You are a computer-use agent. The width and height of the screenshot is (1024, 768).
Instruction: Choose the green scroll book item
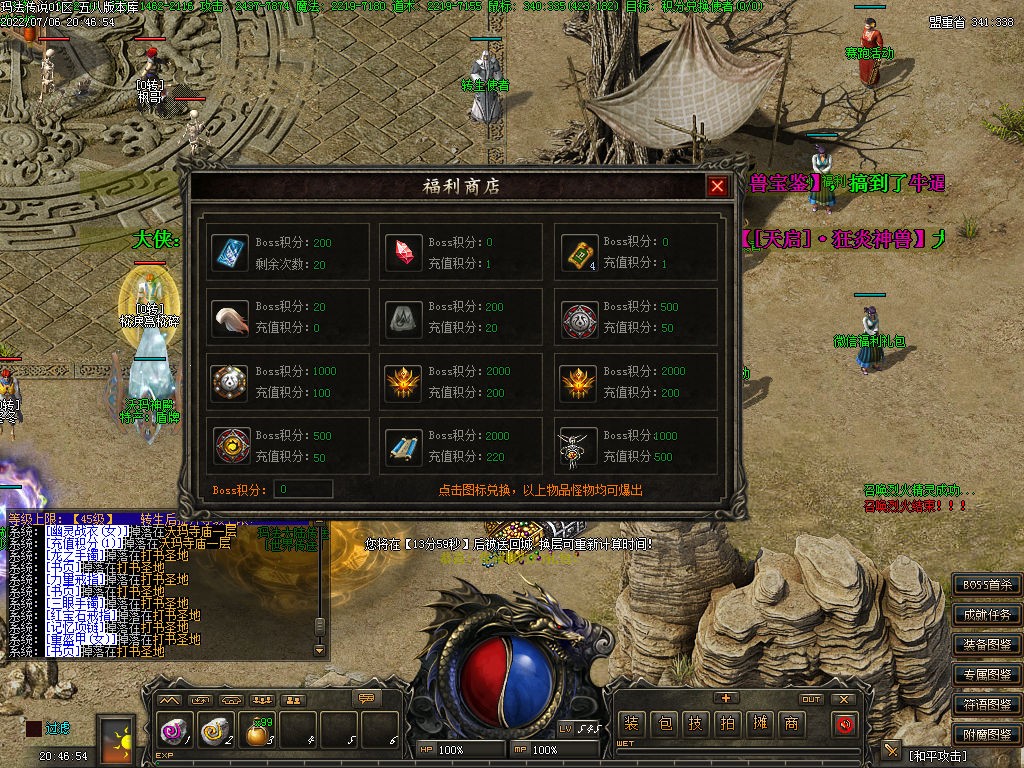pyautogui.click(x=579, y=253)
